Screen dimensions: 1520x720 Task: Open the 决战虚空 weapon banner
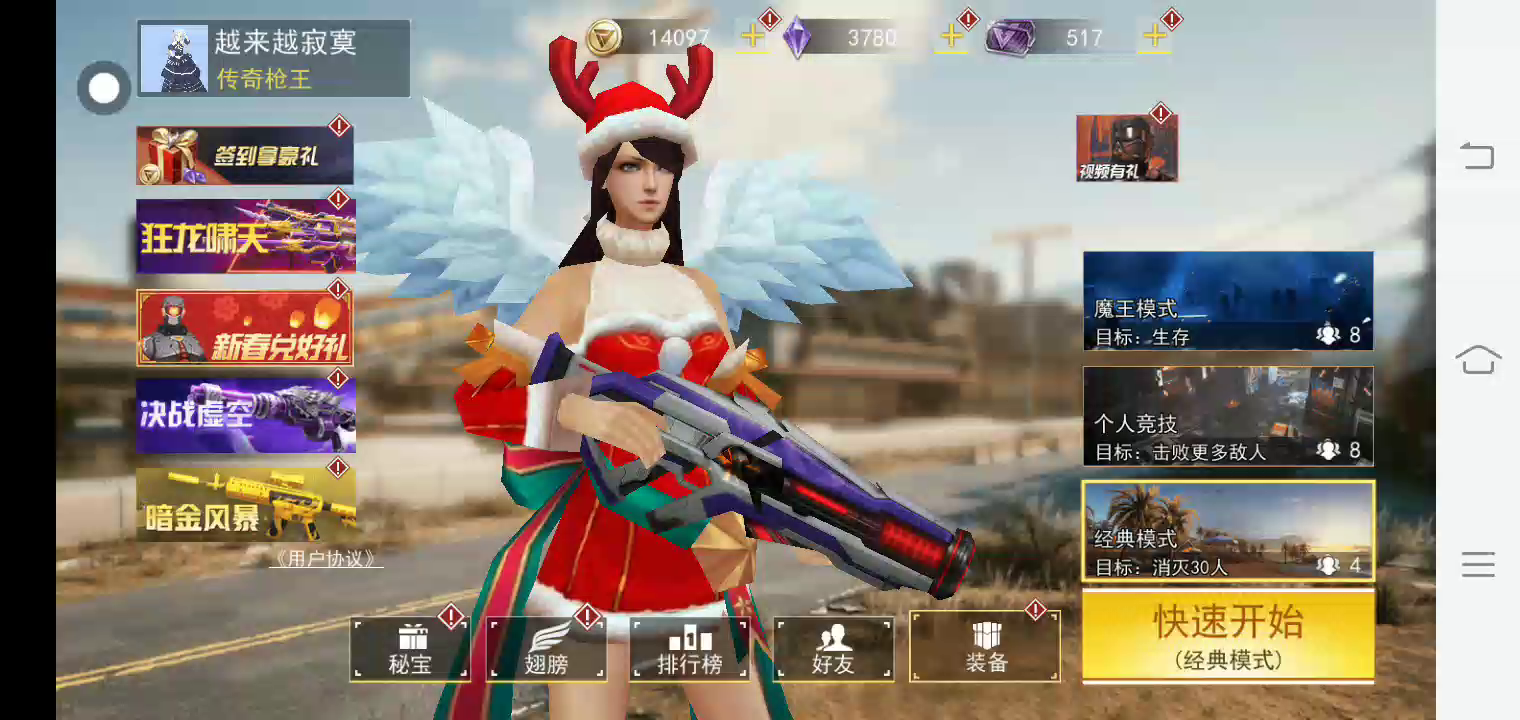click(245, 415)
